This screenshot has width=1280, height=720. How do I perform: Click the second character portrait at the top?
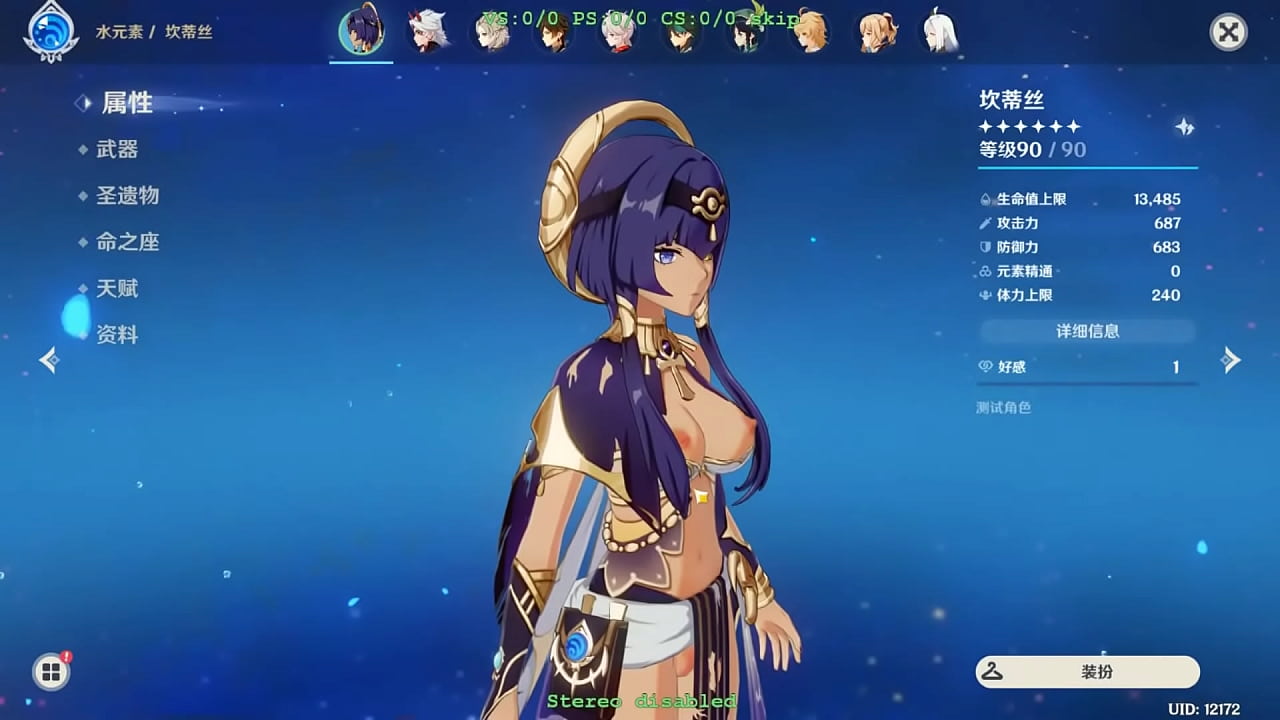point(425,31)
